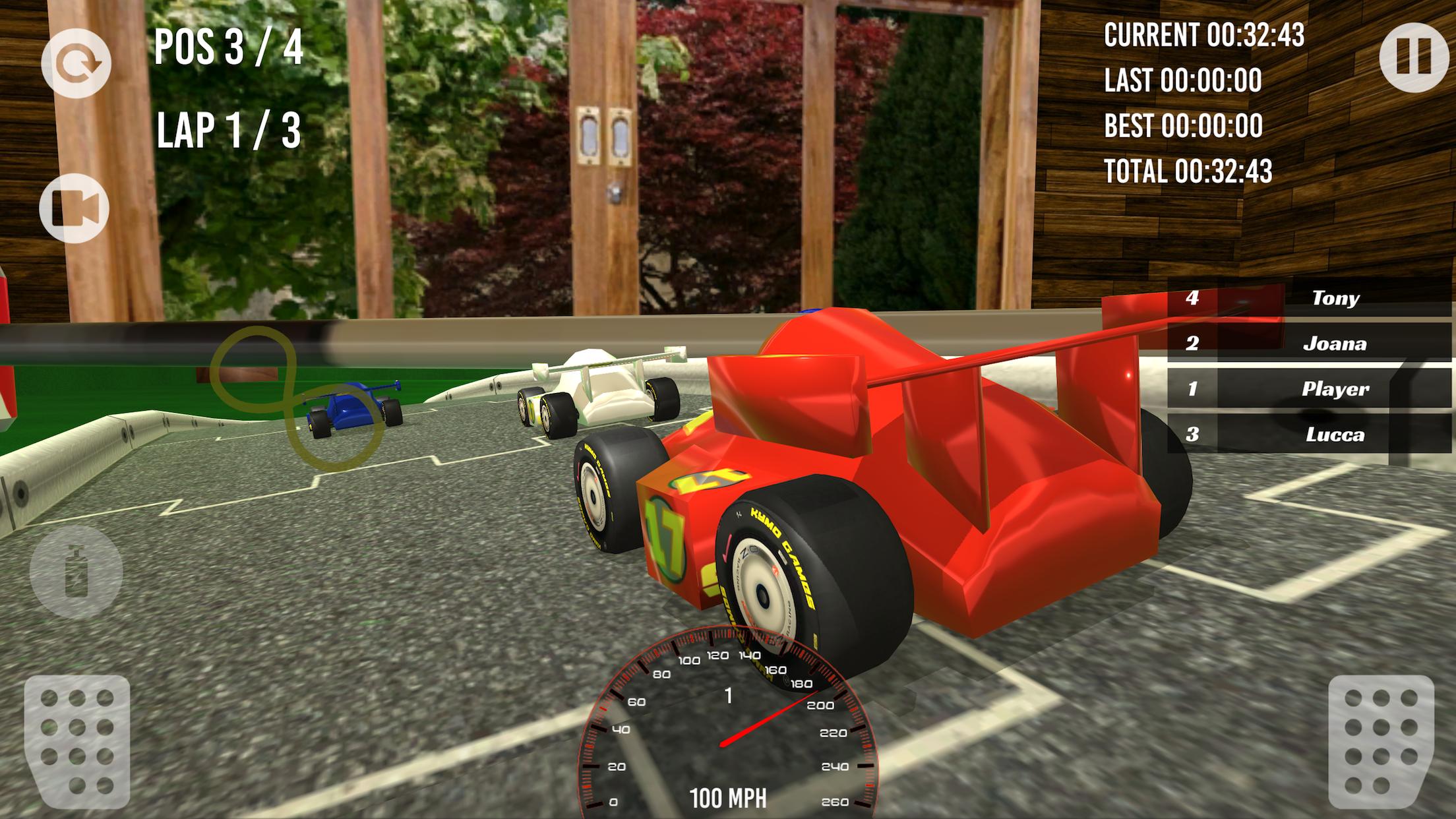Click the TOTAL time readout
This screenshot has height=819, width=1456.
[x=1187, y=170]
